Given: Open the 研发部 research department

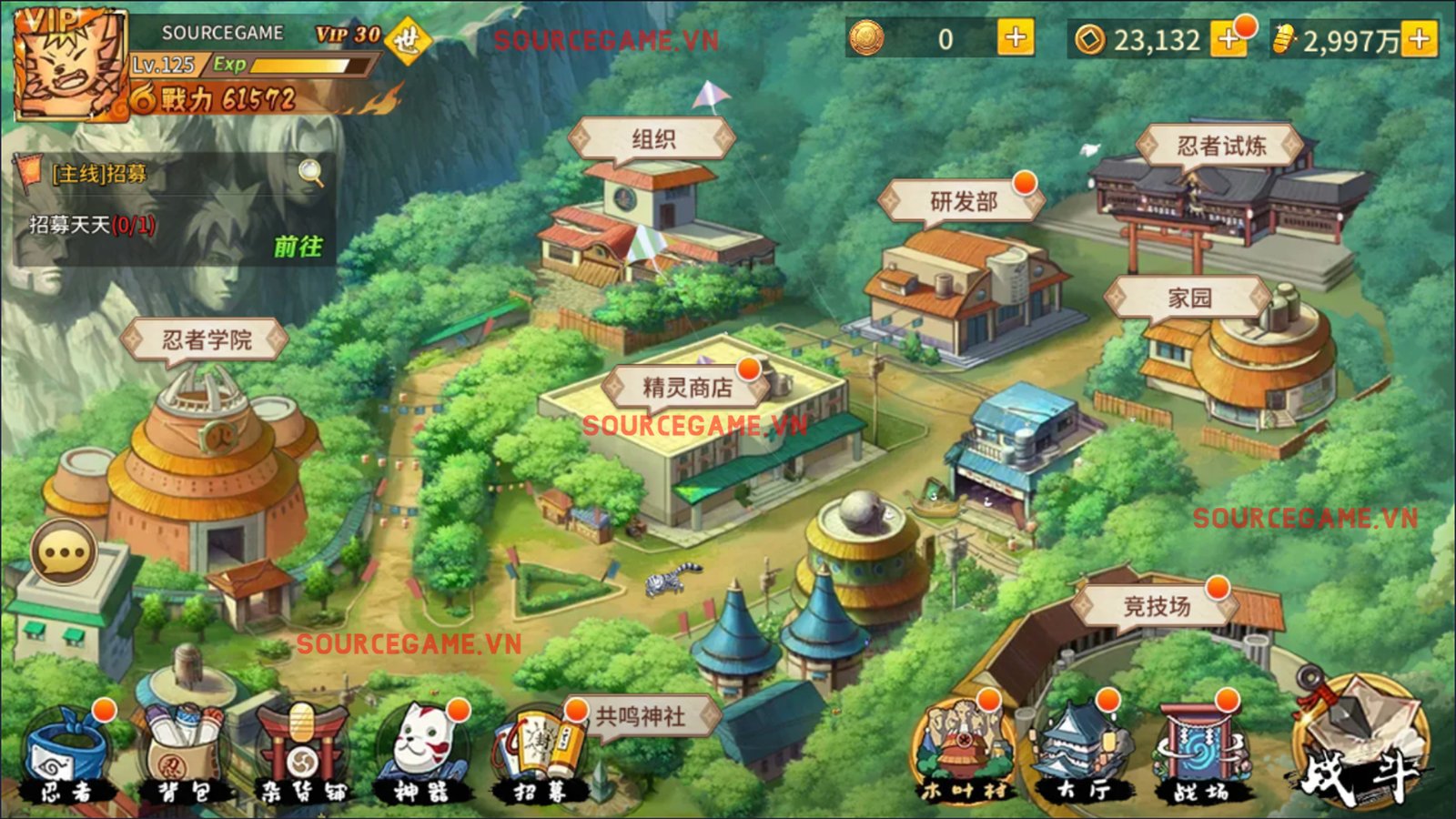Looking at the screenshot, I should [963, 201].
